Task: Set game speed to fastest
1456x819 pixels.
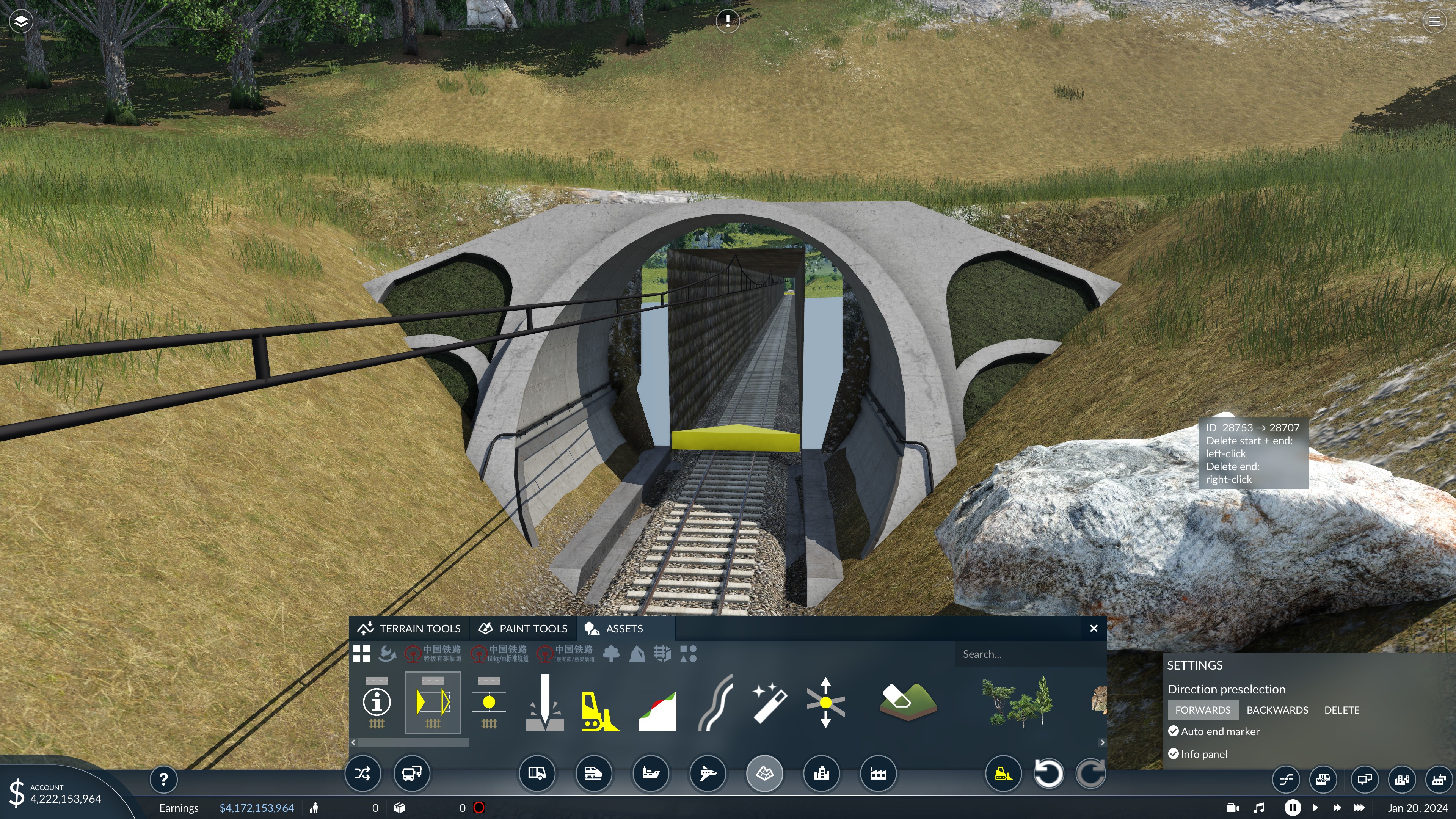Action: coord(1359,808)
